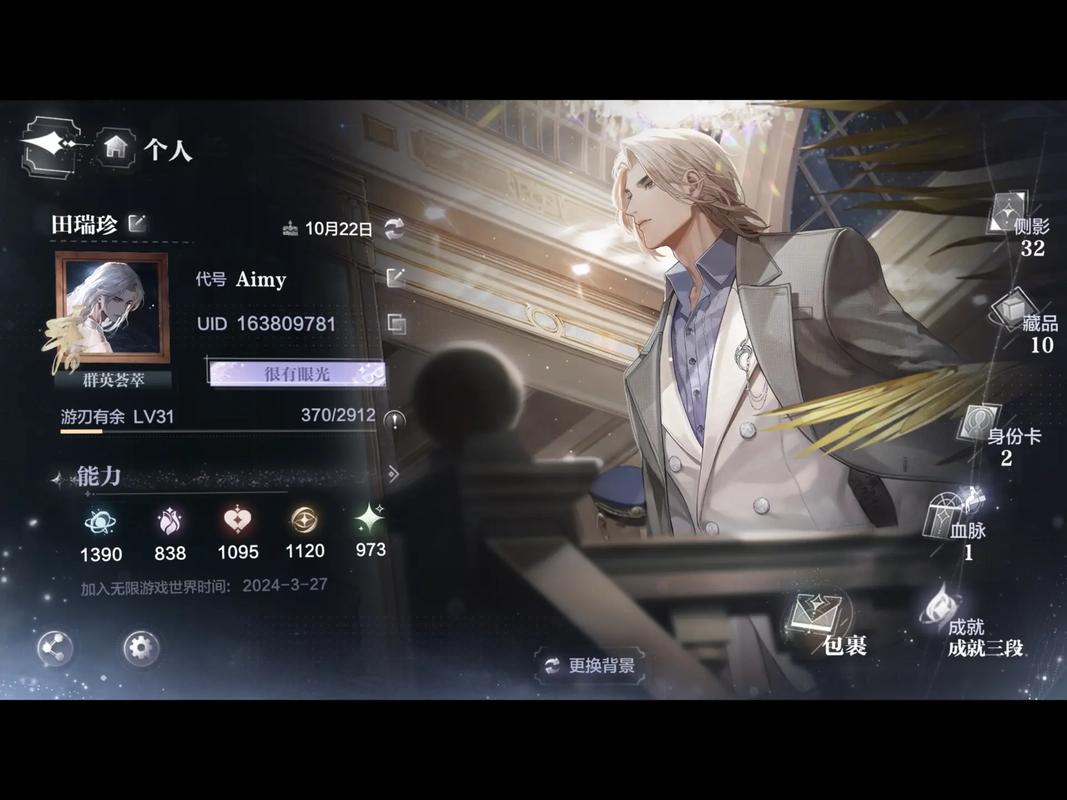Edit the name 田瑞珍
The image size is (1067, 800).
pyautogui.click(x=138, y=223)
